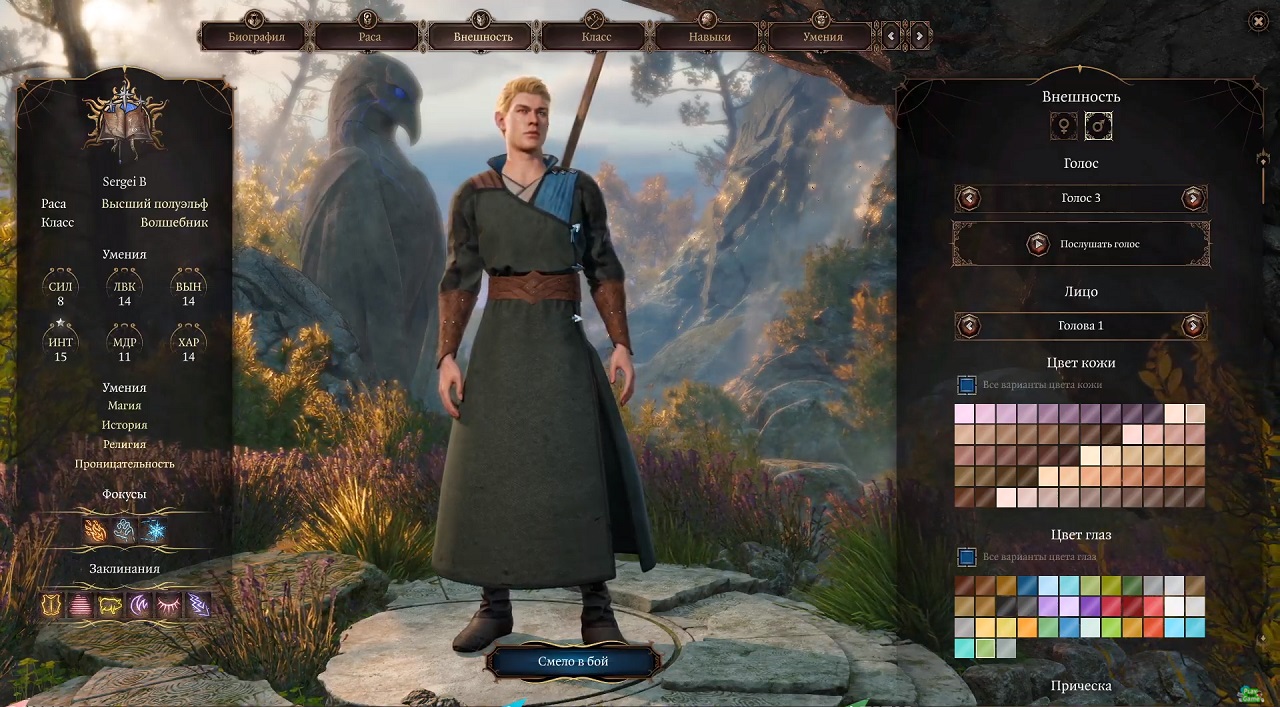Image resolution: width=1280 pixels, height=707 pixels.
Task: Switch to the Биография tab
Action: coord(255,37)
